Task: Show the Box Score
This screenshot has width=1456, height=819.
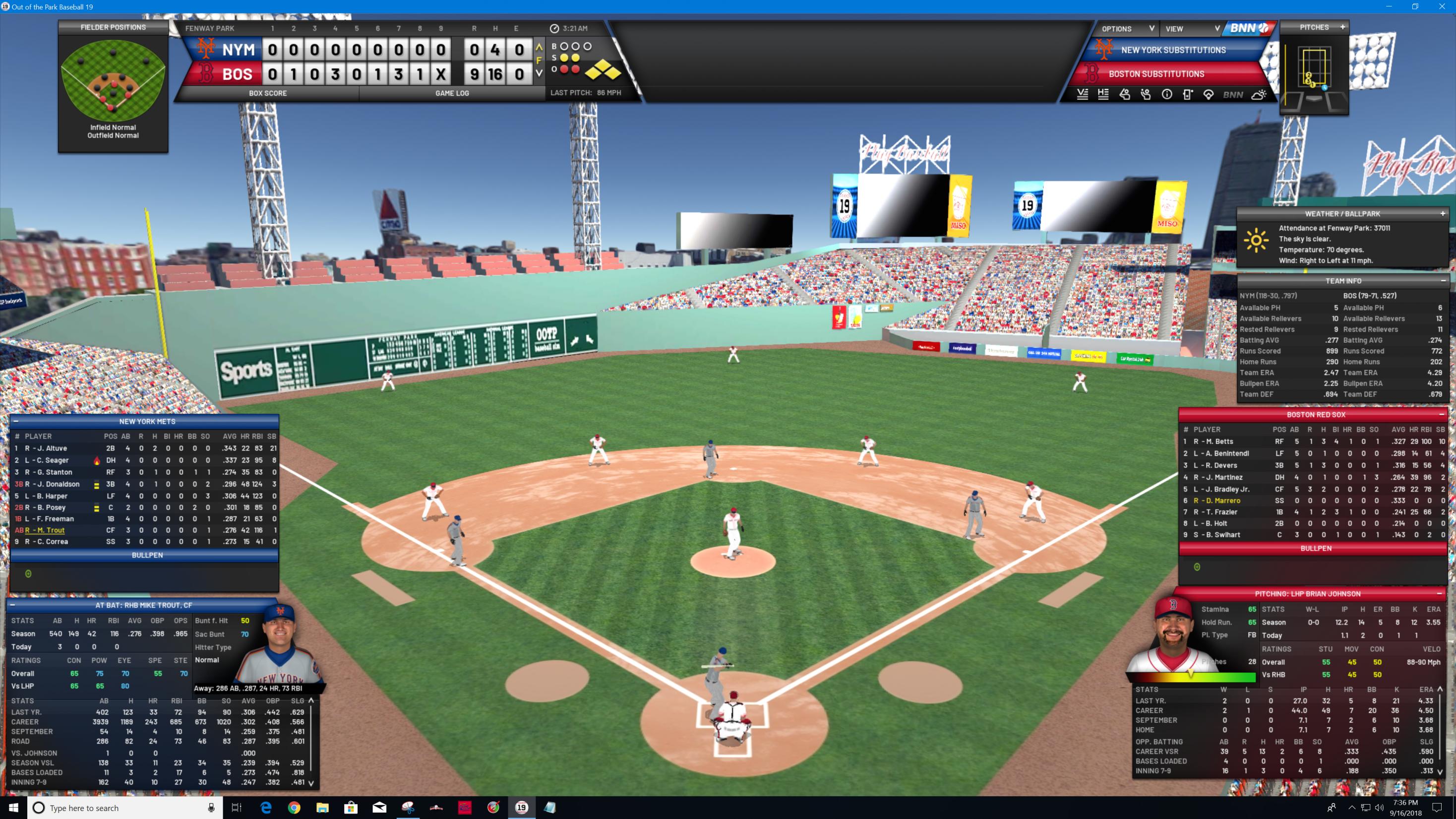Action: tap(267, 93)
